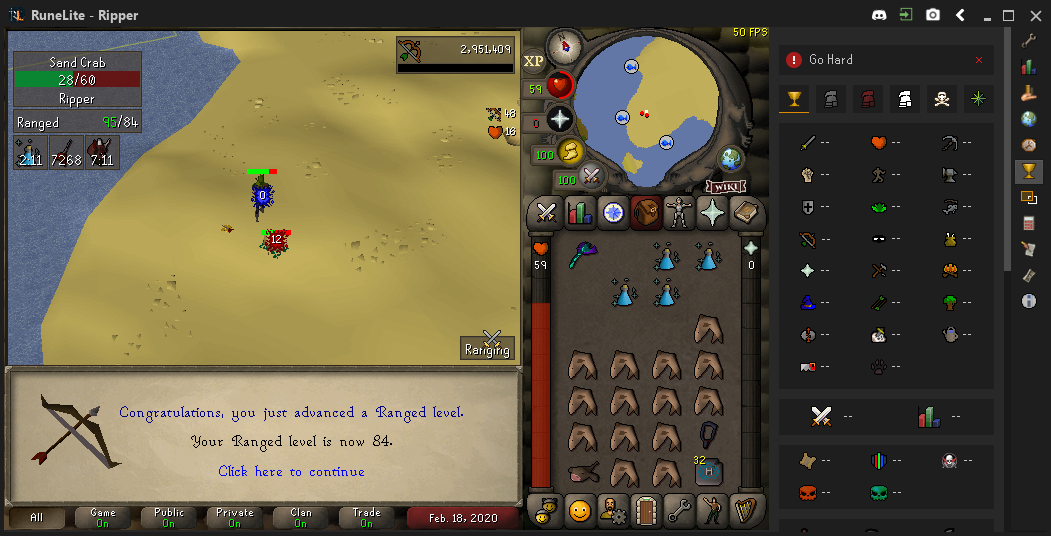Image resolution: width=1051 pixels, height=536 pixels.
Task: Show the Prayer tab
Action: [x=713, y=212]
